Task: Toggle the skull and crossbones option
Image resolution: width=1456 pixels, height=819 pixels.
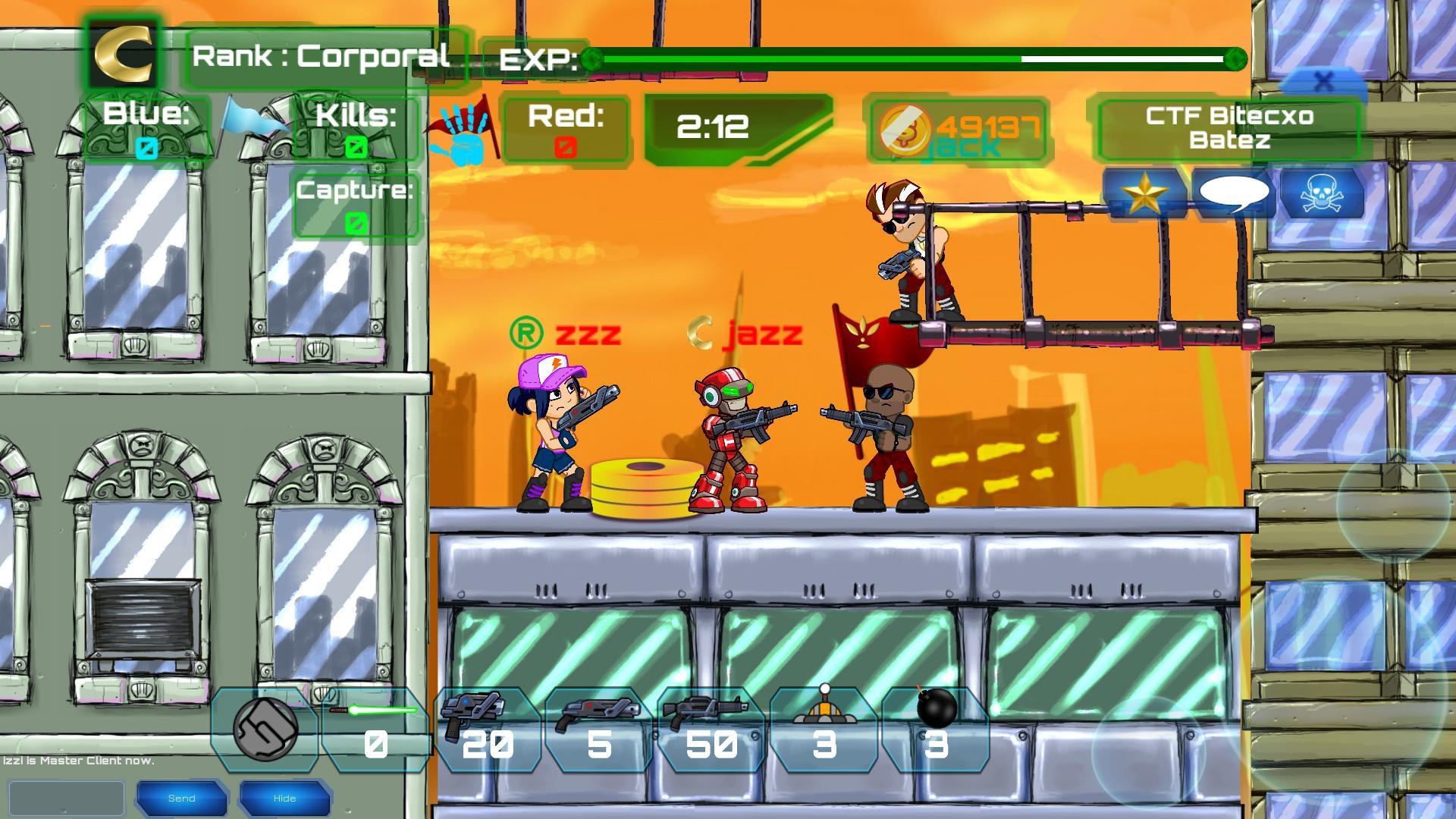Action: [x=1323, y=195]
